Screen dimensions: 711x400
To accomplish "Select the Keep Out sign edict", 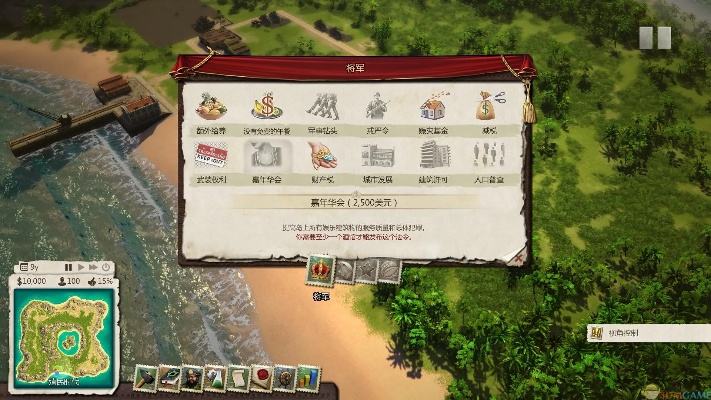I will 209,155.
